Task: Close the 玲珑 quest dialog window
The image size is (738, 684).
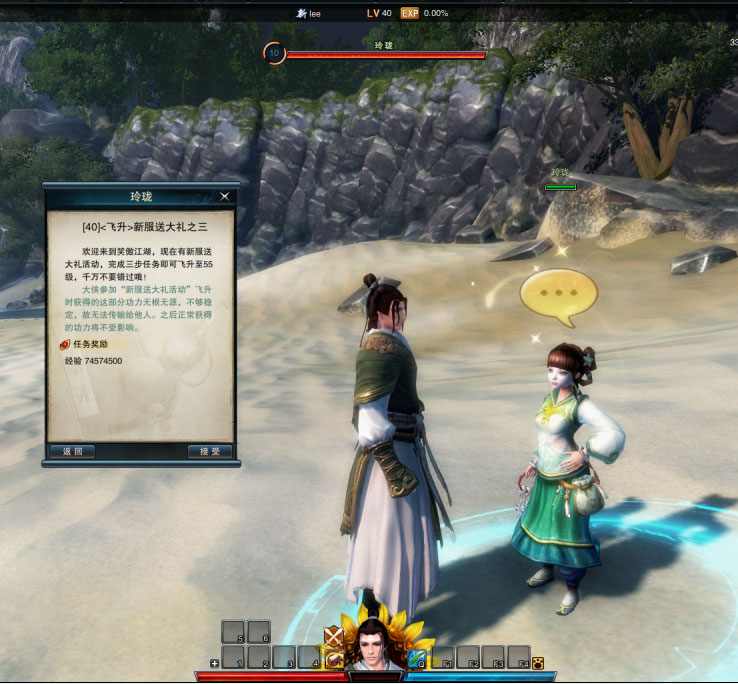Action: (225, 196)
